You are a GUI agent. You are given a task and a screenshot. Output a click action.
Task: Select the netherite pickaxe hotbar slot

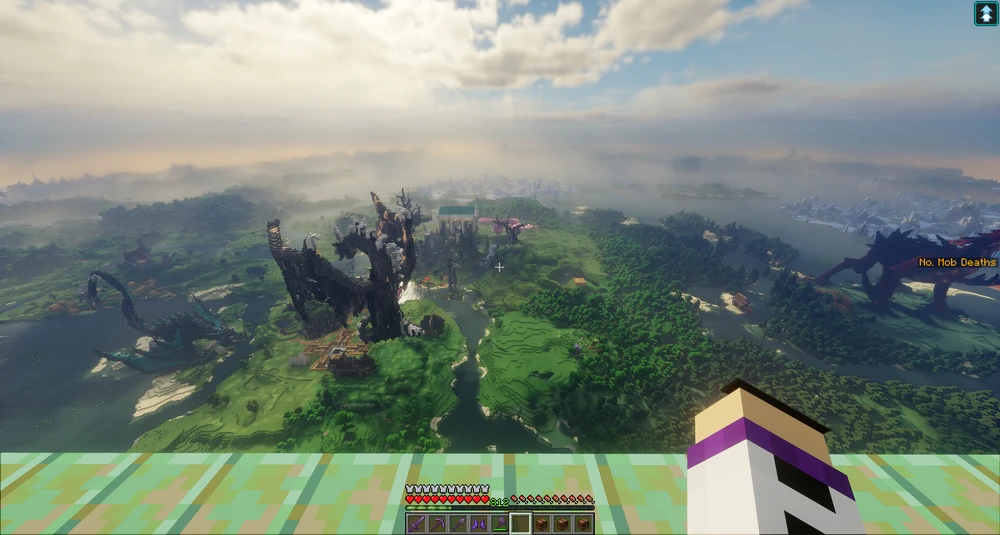click(437, 524)
